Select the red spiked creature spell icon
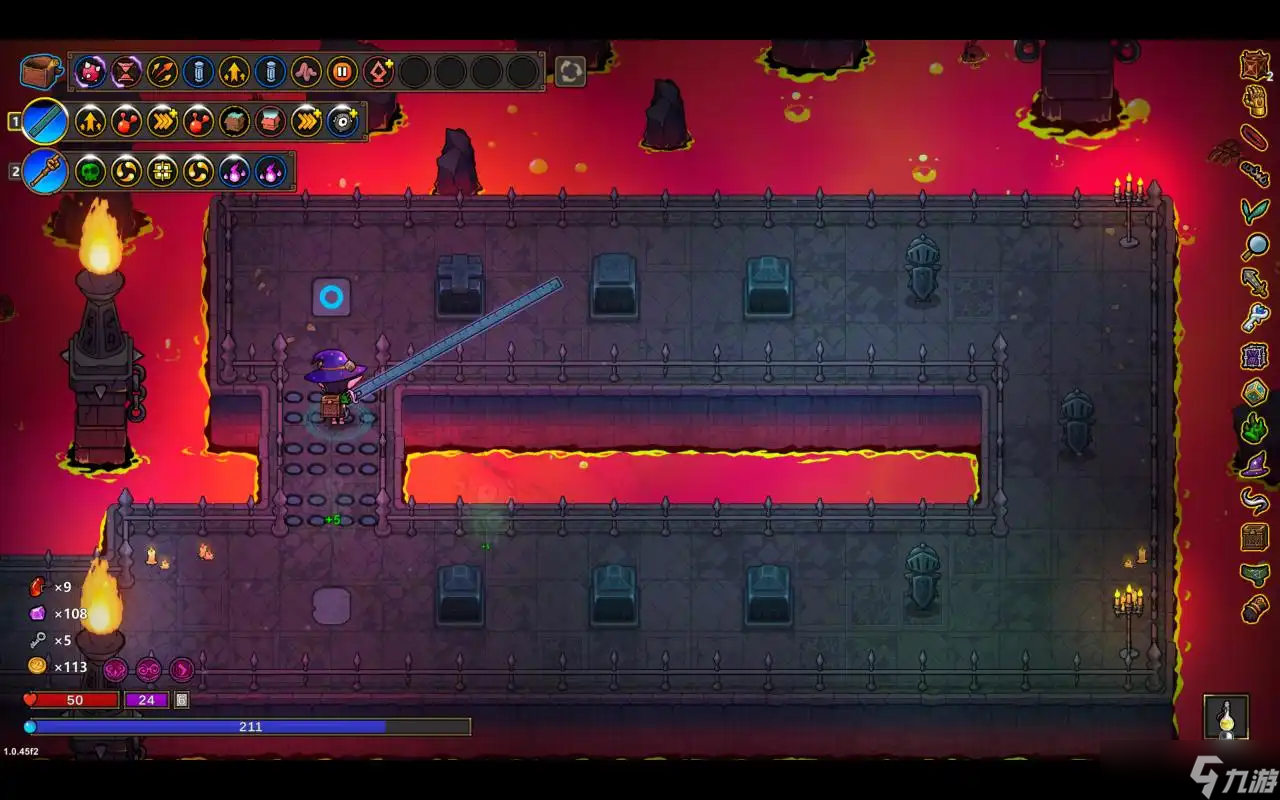 point(91,71)
